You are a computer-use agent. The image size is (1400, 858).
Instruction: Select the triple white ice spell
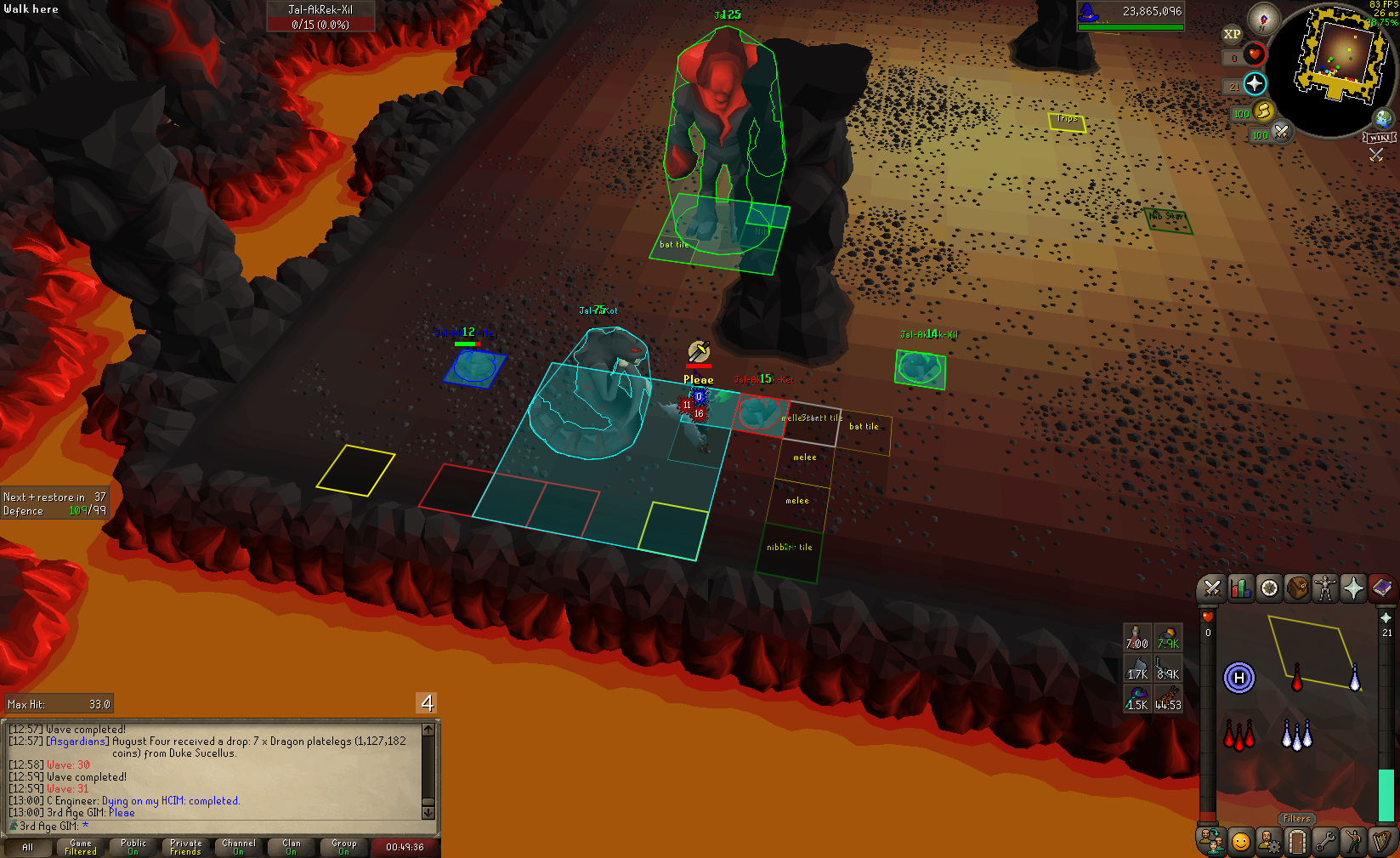1296,736
